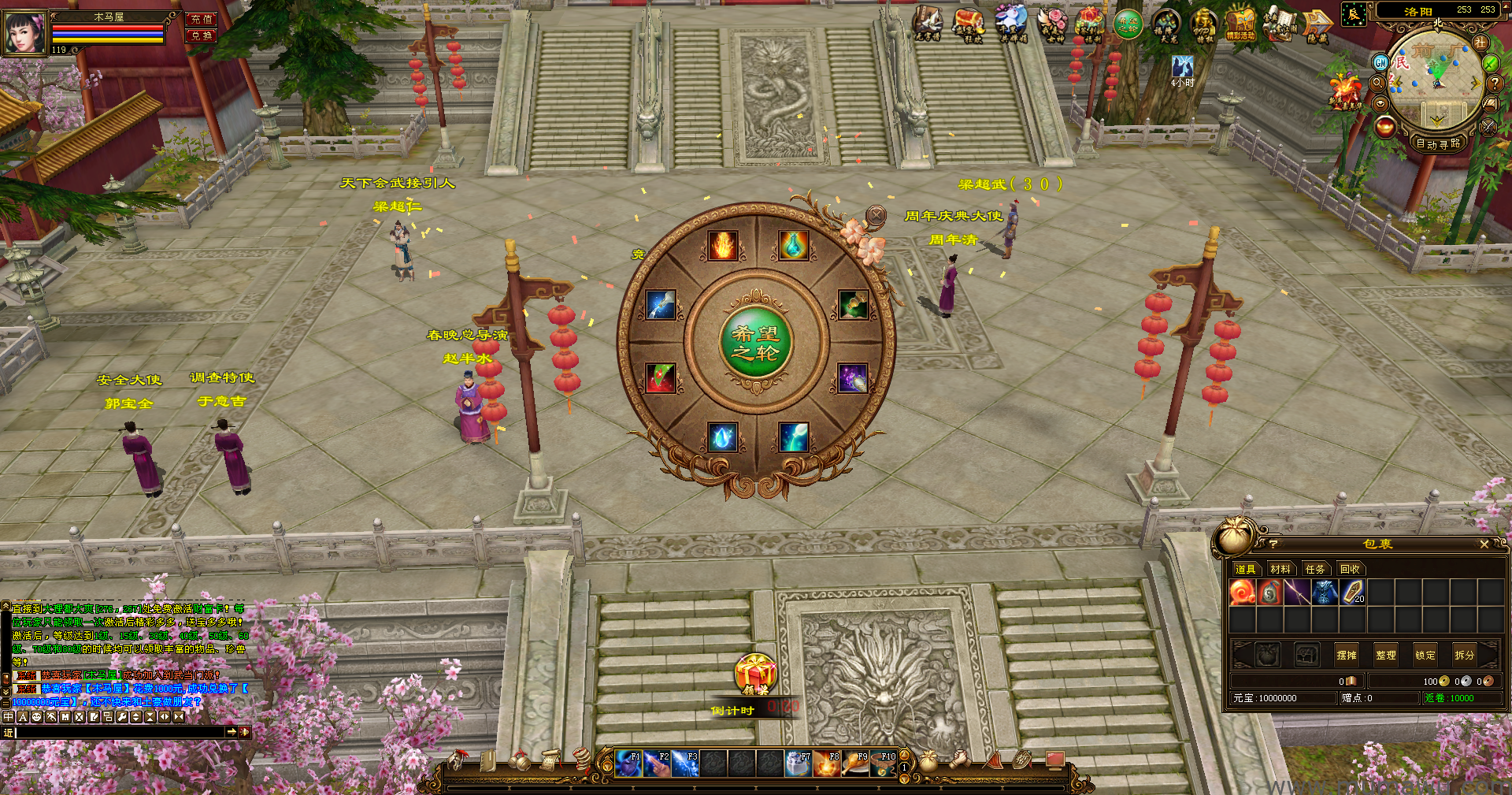1512x795 pixels.
Task: Click the chat input field
Action: 118,732
